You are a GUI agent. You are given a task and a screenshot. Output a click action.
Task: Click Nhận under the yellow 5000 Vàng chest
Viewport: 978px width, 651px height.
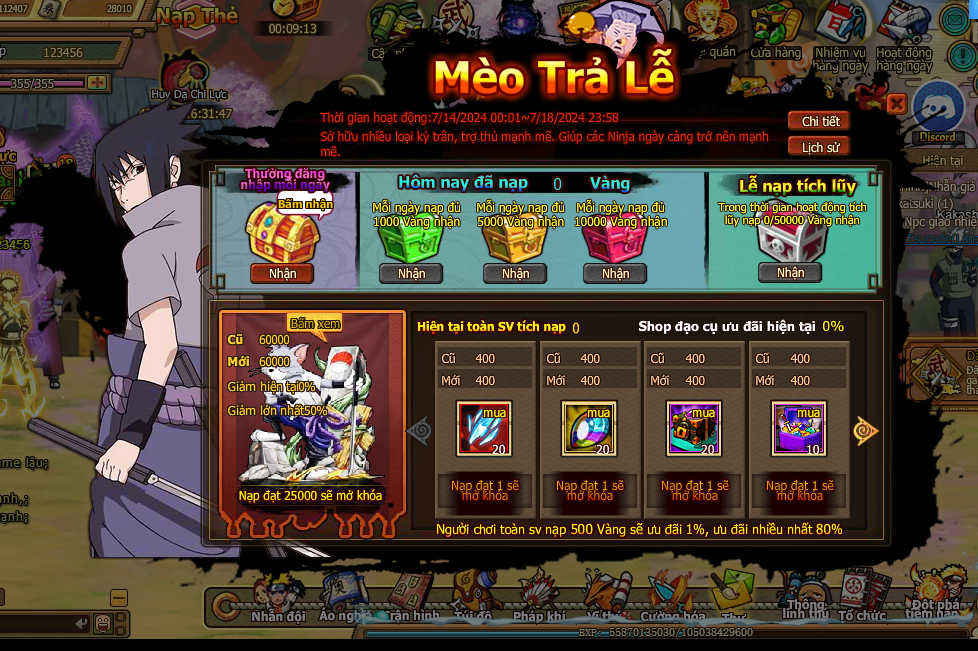pyautogui.click(x=515, y=273)
